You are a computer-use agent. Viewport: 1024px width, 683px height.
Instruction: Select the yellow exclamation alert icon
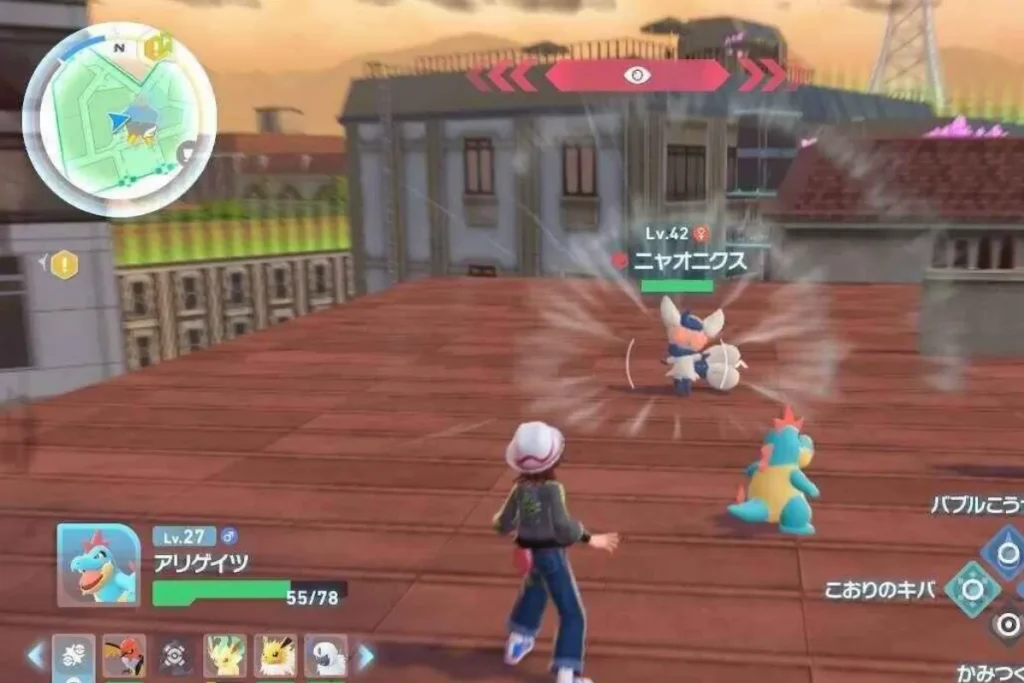(x=65, y=265)
